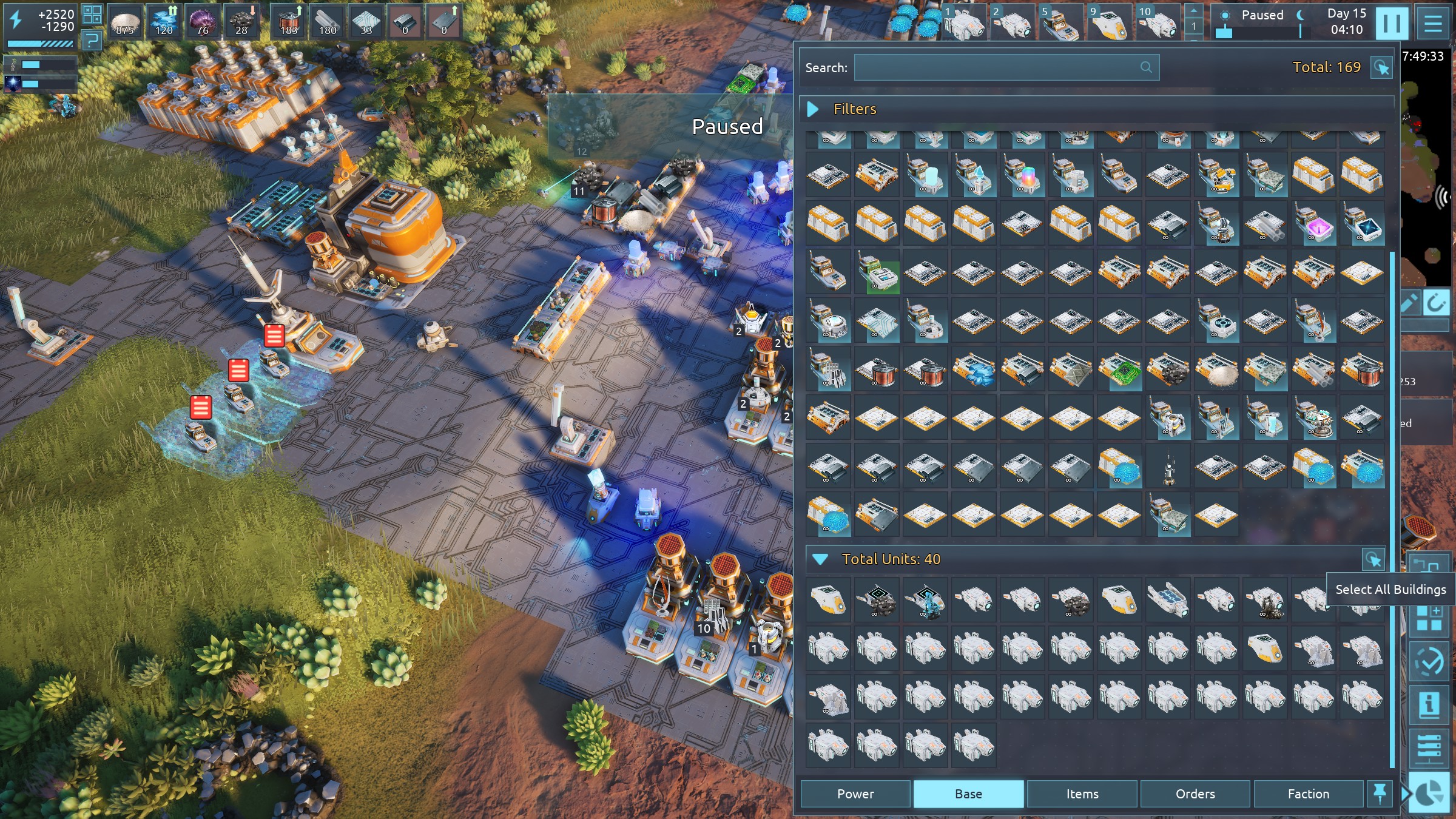Select control group 5

[x=1059, y=22]
